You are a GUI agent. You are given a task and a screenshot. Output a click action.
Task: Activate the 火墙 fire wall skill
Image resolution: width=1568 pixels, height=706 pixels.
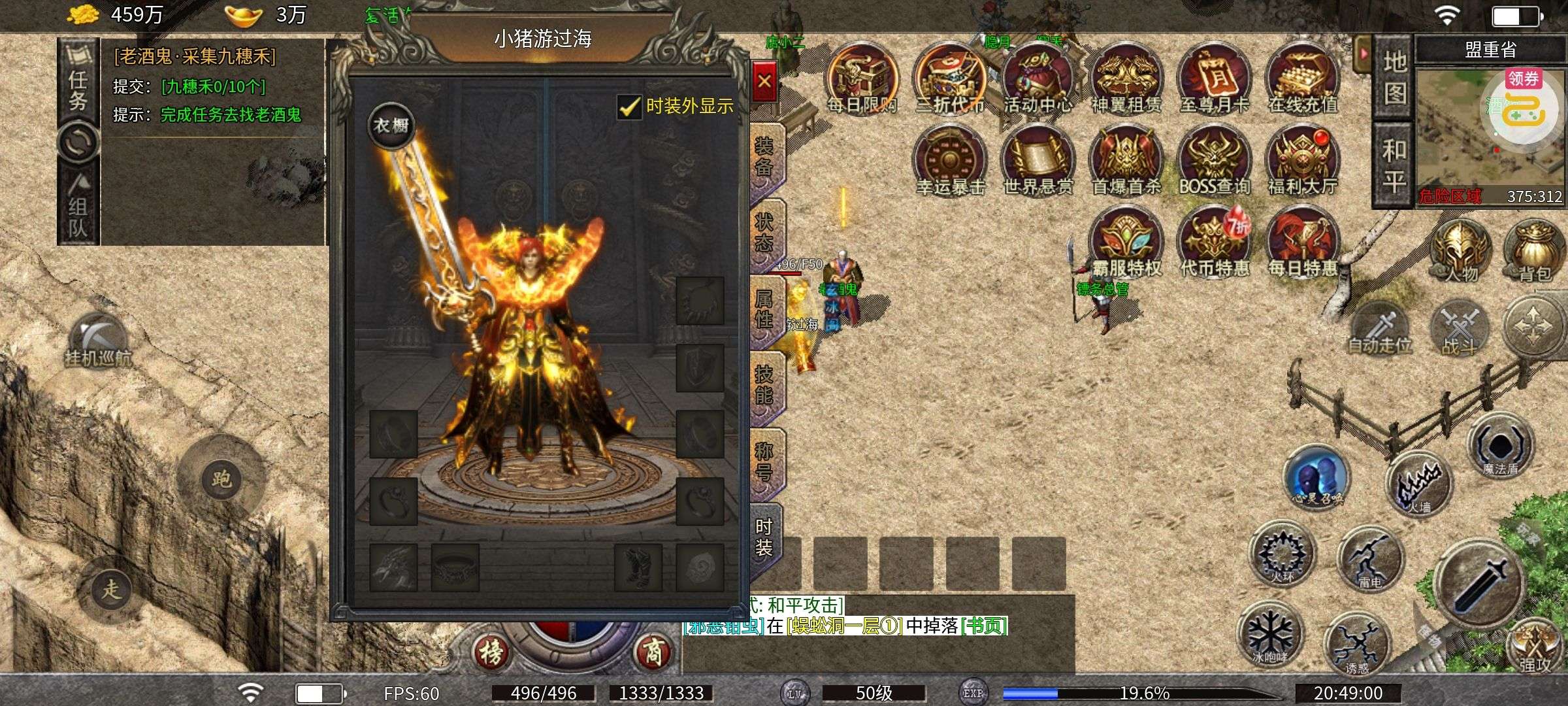pyautogui.click(x=1419, y=485)
